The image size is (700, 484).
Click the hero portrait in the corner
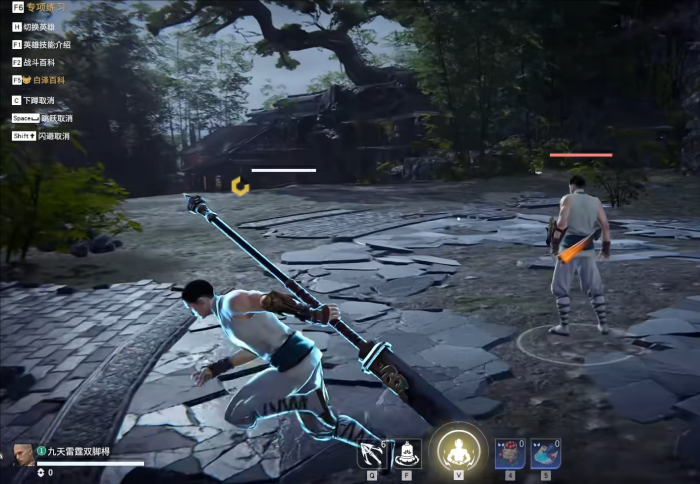pos(22,453)
